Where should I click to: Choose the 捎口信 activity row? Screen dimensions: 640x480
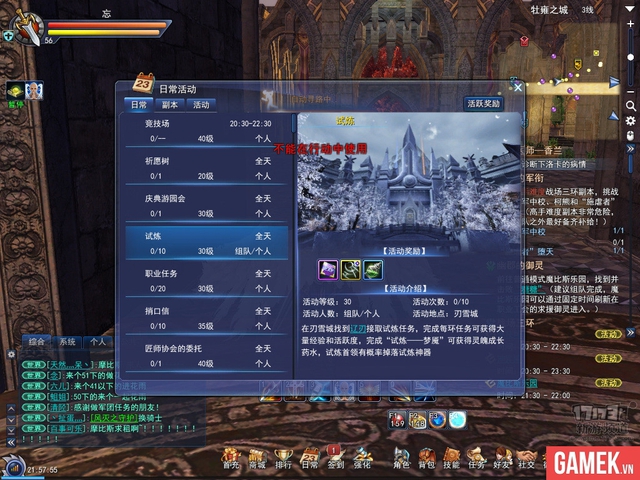(x=205, y=318)
